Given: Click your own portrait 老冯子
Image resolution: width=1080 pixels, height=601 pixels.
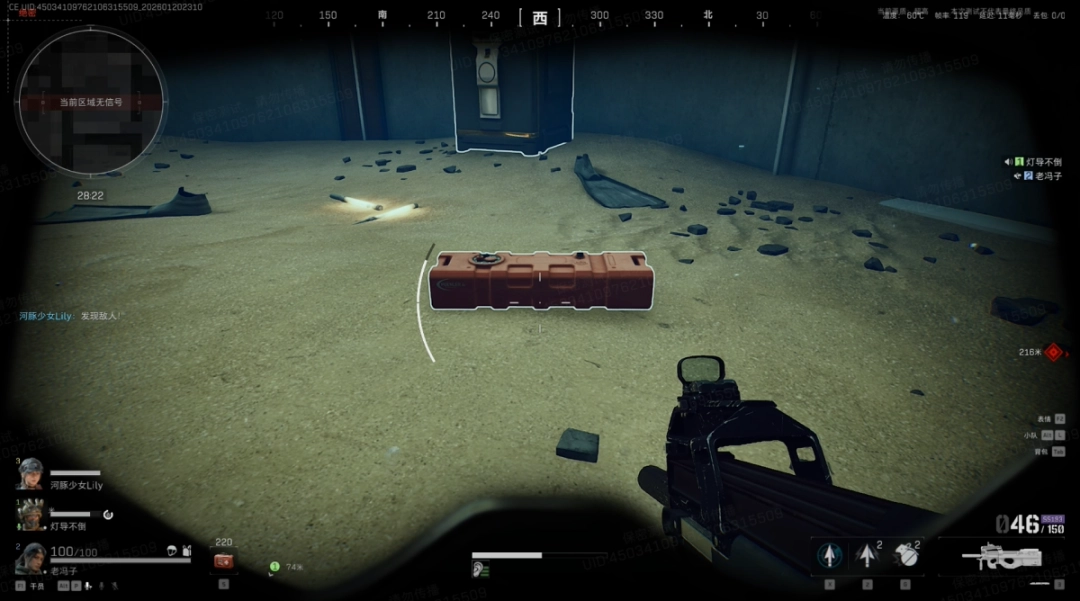Looking at the screenshot, I should pos(30,557).
